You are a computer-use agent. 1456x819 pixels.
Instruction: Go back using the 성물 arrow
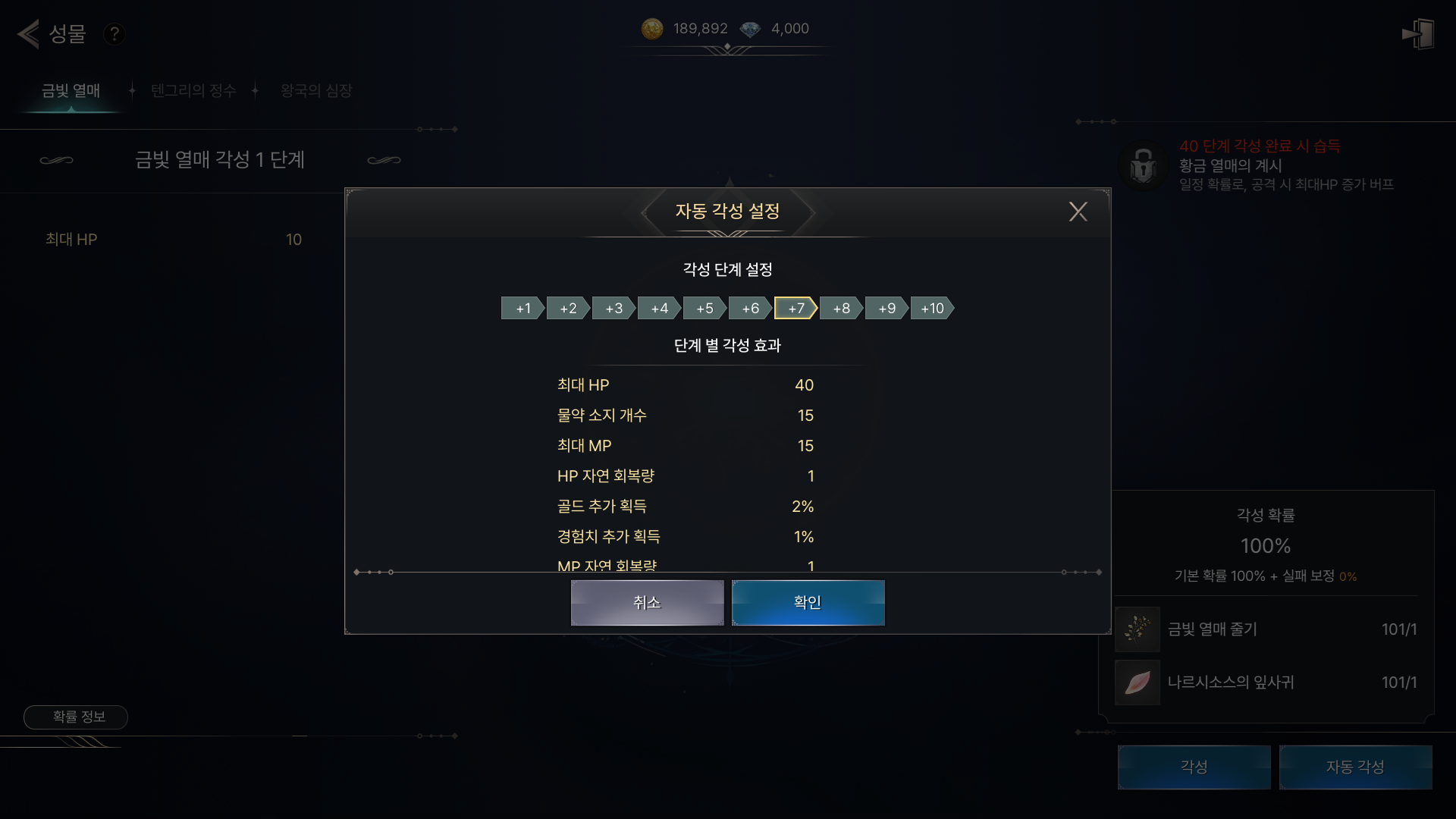coord(29,34)
